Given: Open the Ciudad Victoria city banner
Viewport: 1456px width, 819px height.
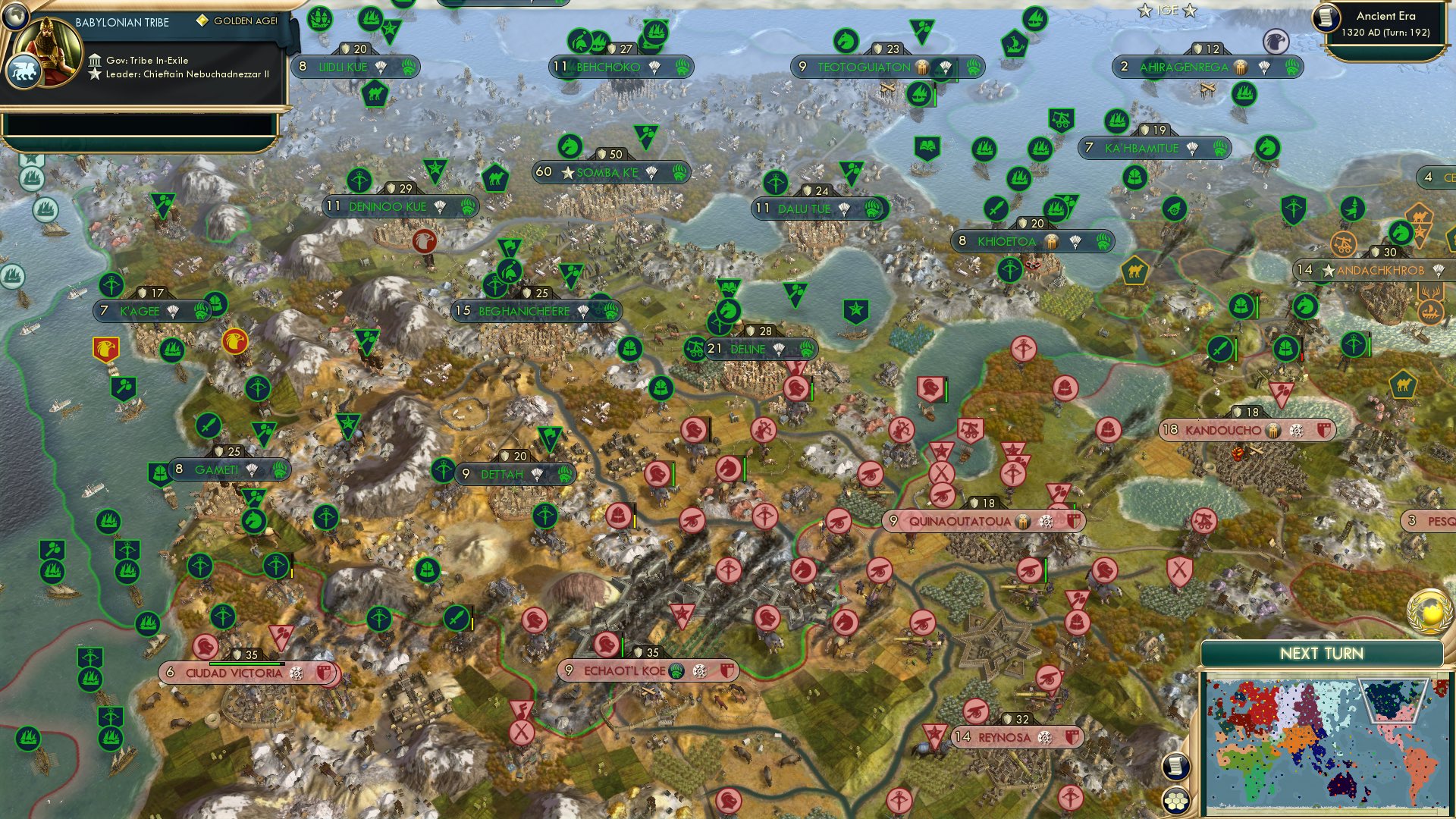Looking at the screenshot, I should point(243,671).
